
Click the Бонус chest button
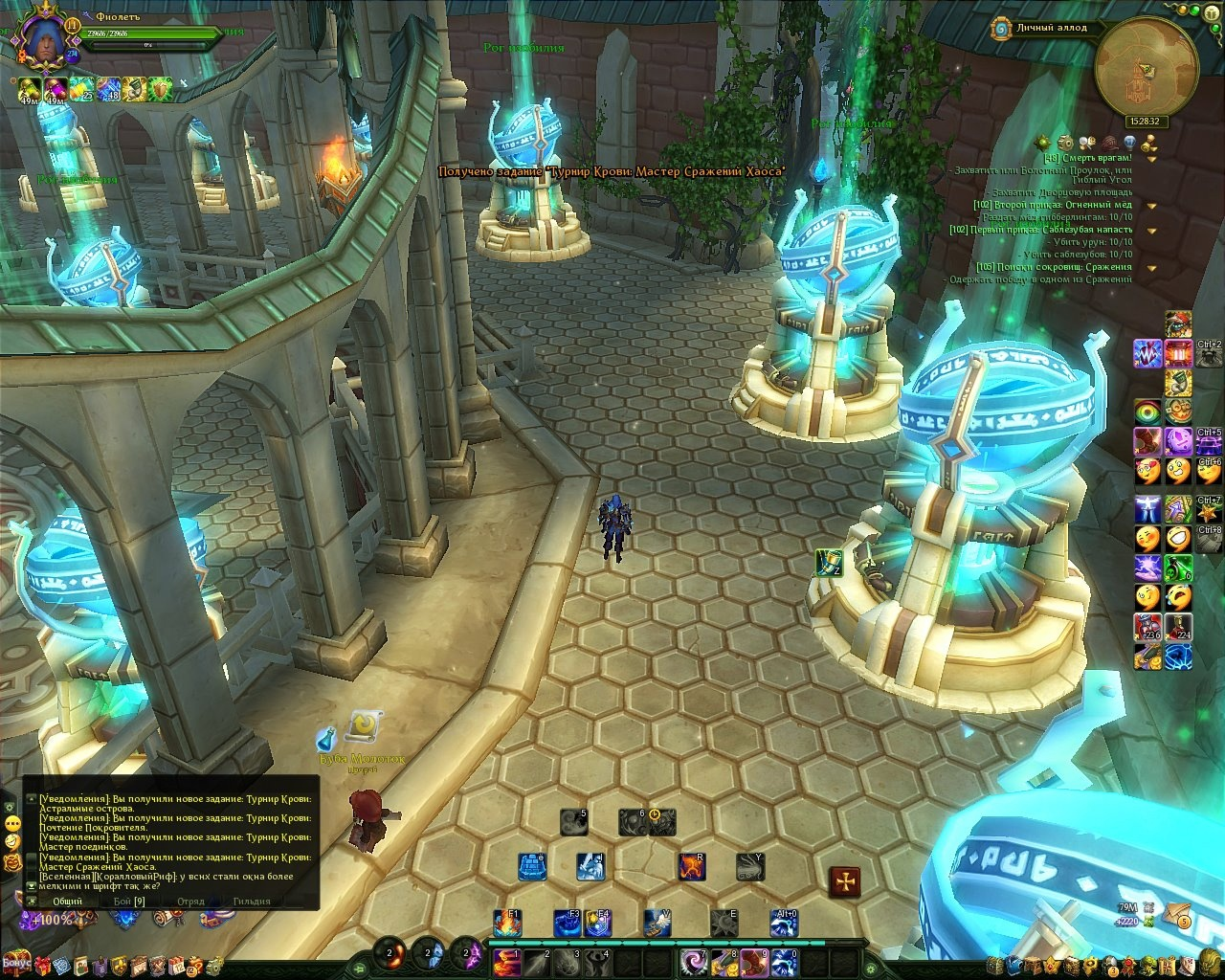(x=16, y=961)
